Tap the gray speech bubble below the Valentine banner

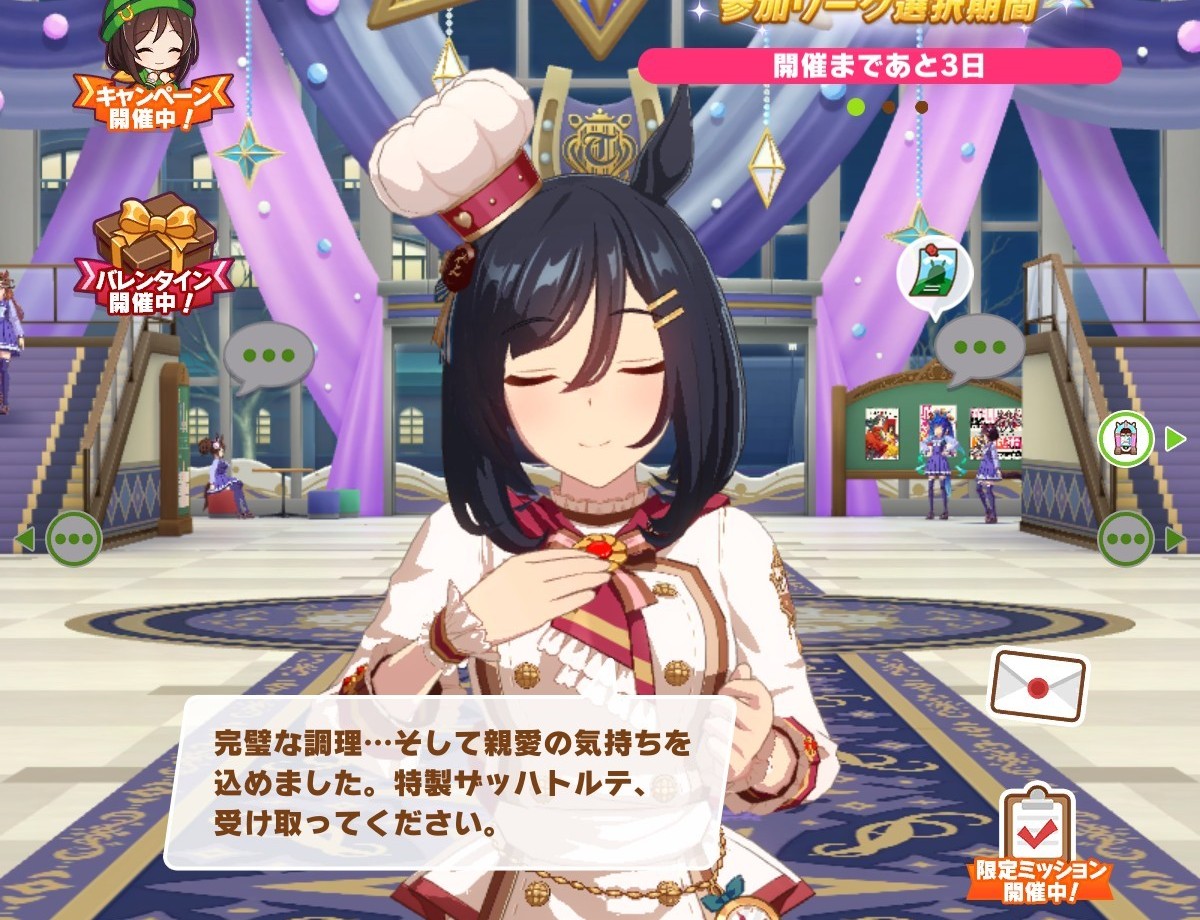[267, 356]
